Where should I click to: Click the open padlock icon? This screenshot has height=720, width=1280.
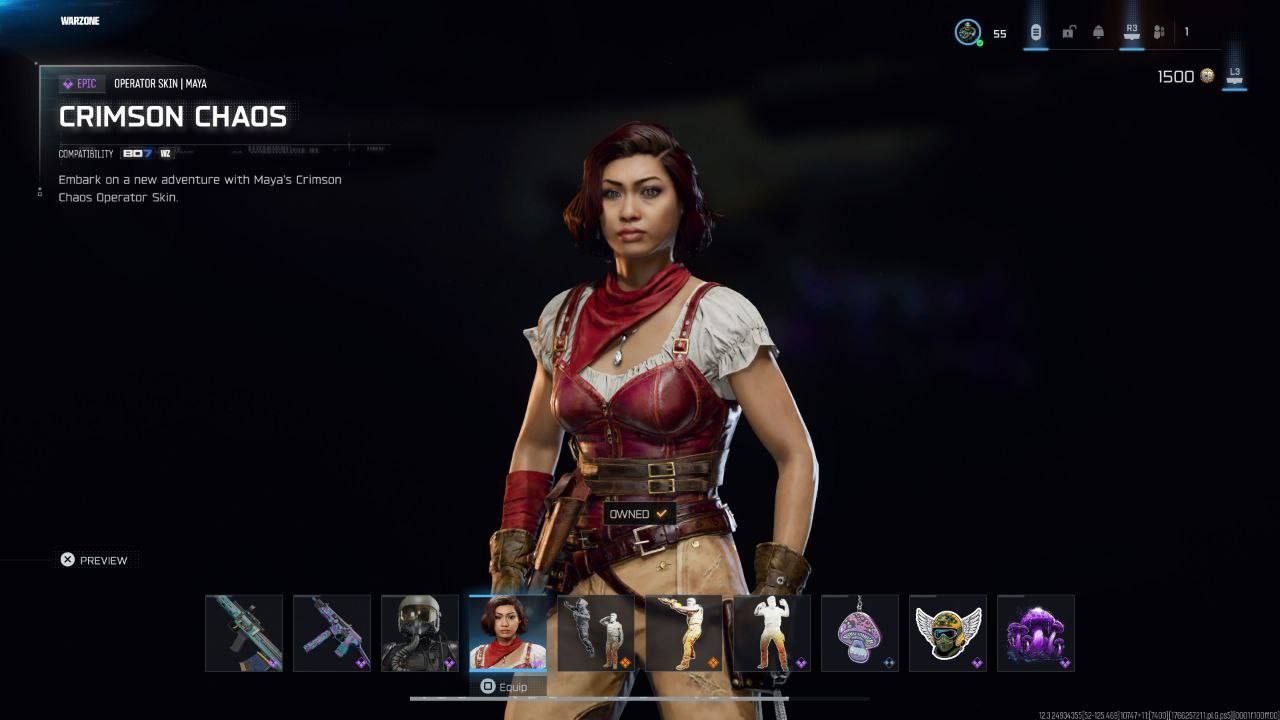coord(1068,33)
